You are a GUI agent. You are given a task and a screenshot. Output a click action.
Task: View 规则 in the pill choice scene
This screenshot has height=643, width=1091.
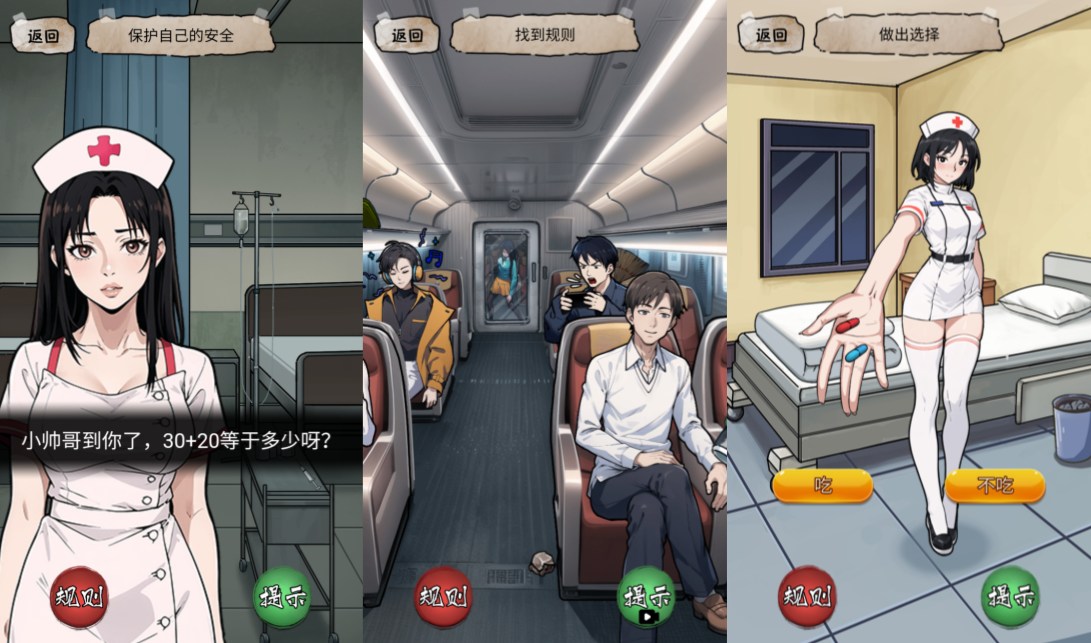(x=807, y=597)
